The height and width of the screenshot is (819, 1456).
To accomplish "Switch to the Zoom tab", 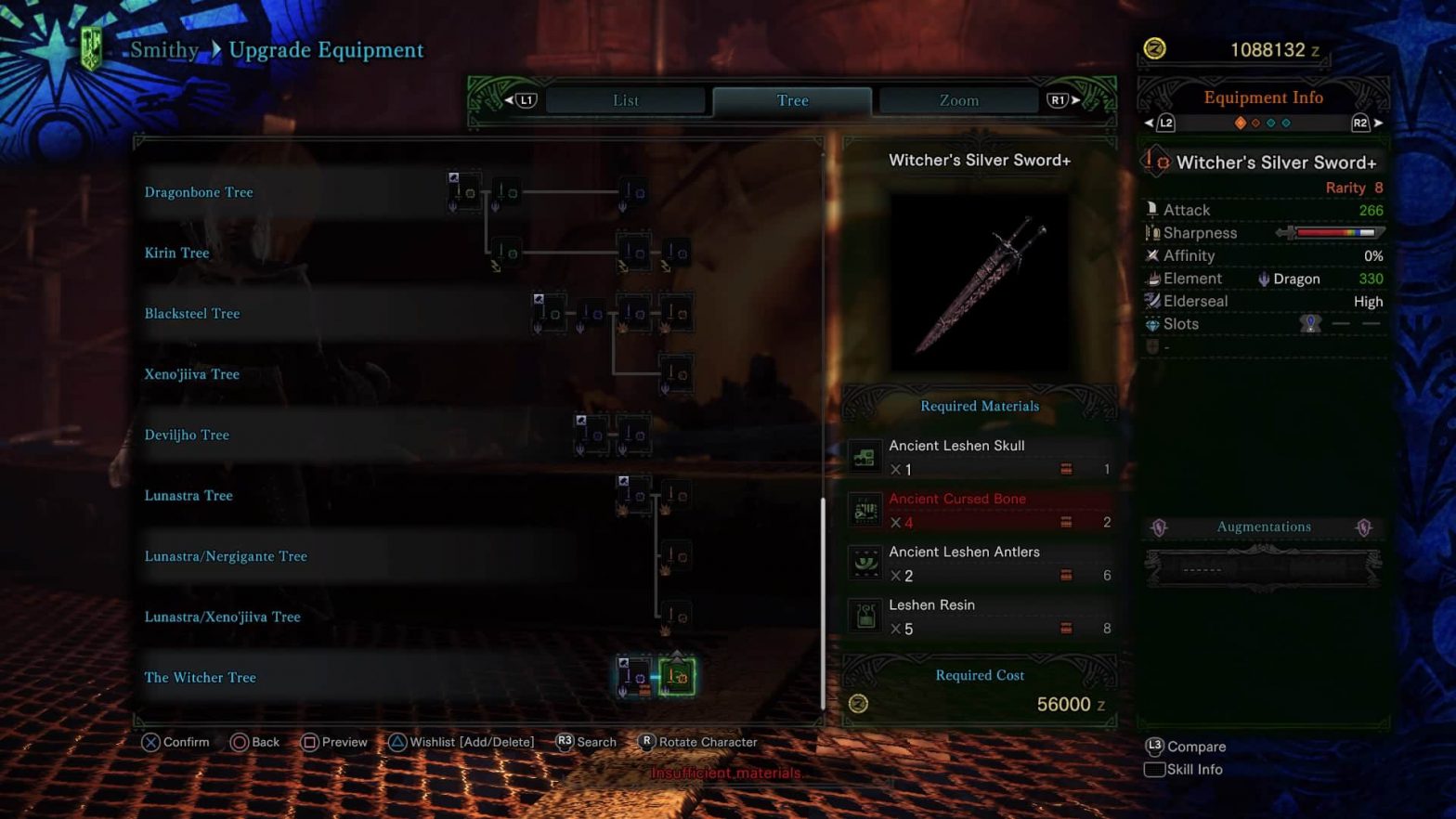I will point(958,100).
